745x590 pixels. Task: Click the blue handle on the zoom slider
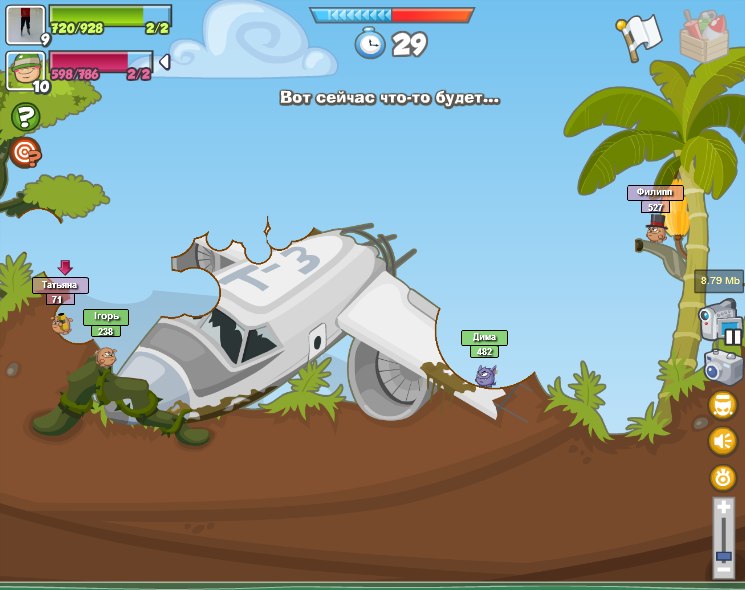(723, 556)
